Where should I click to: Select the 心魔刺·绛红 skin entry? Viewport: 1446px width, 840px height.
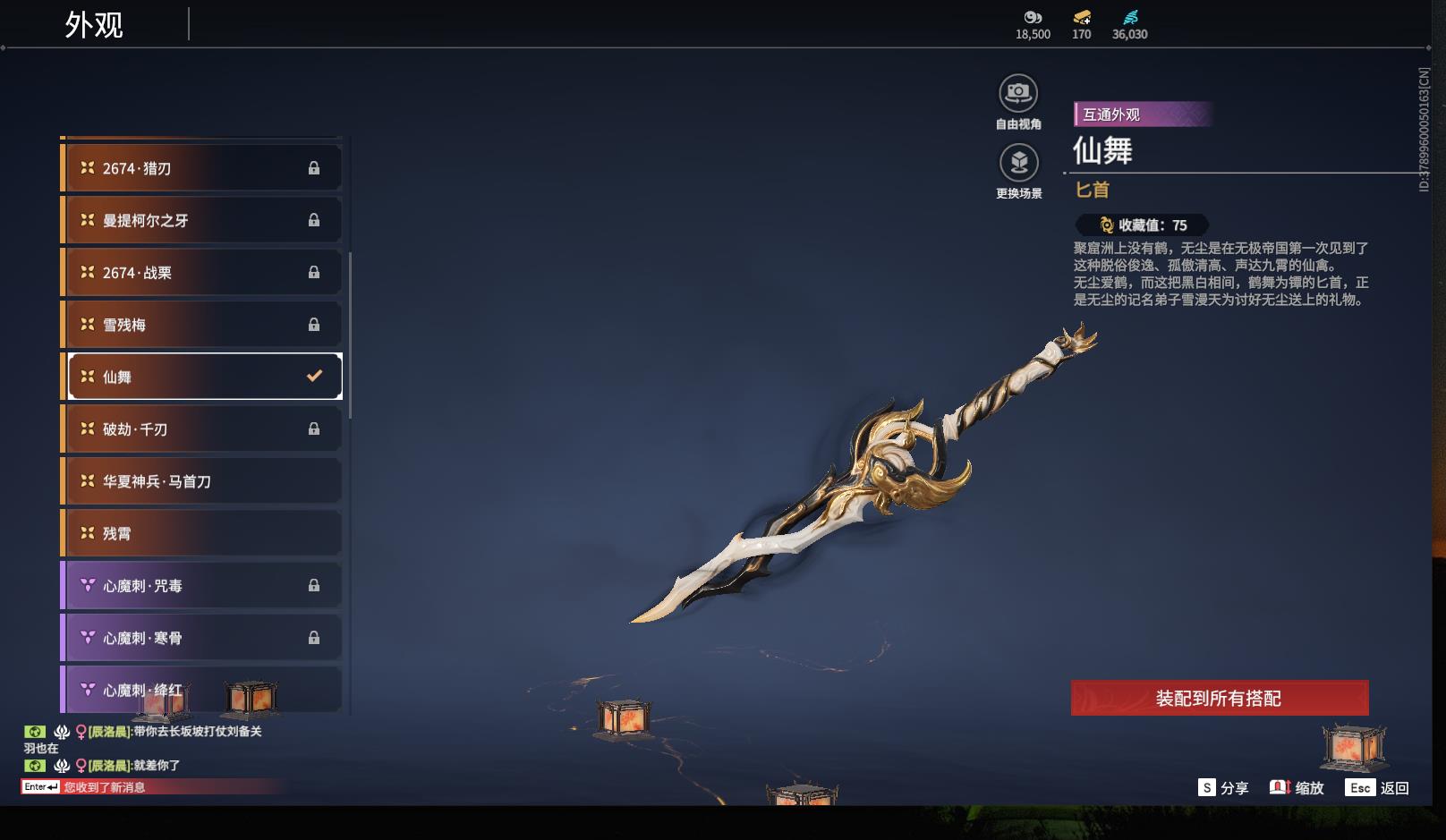[x=203, y=689]
